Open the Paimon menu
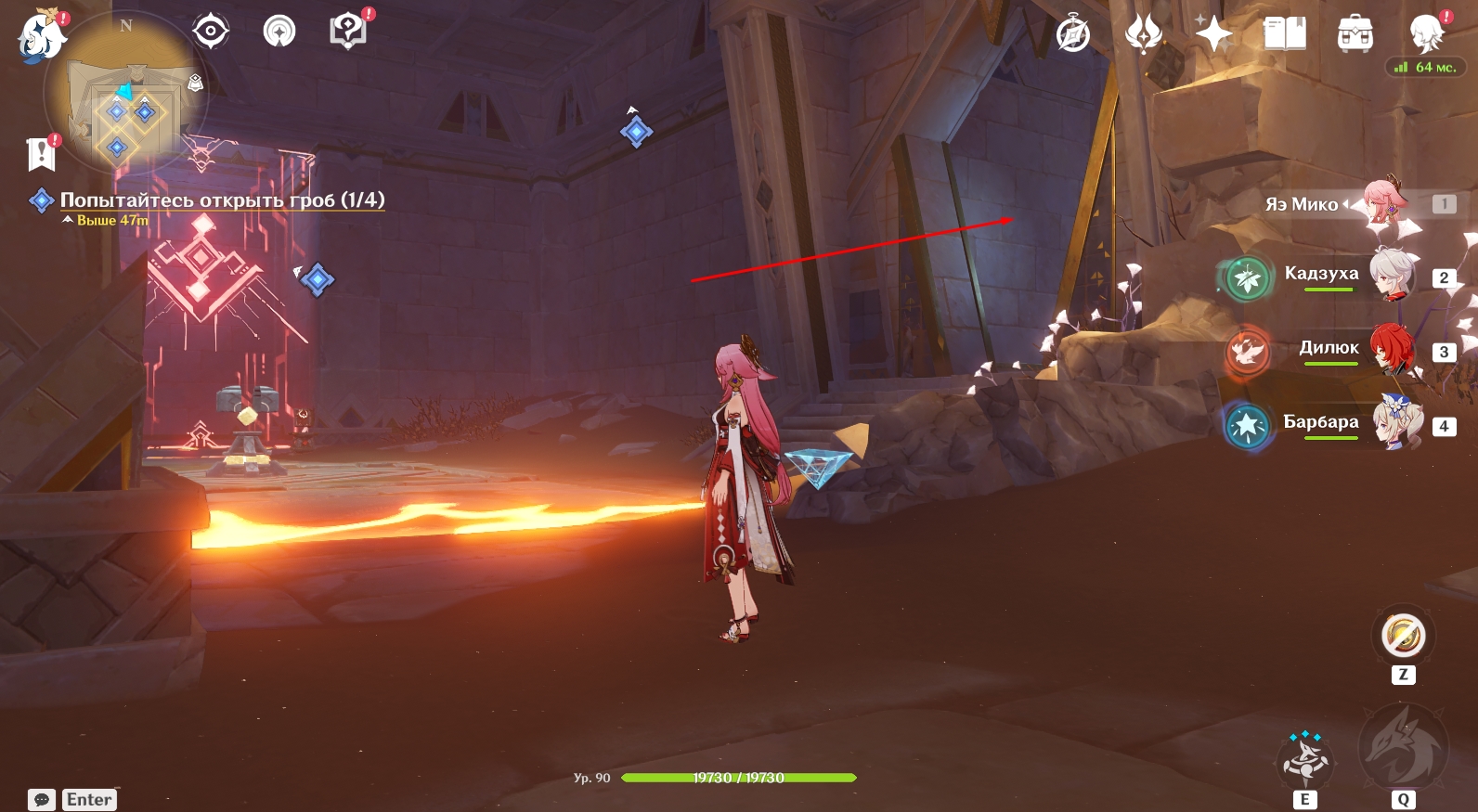The height and width of the screenshot is (812, 1478). (40, 37)
